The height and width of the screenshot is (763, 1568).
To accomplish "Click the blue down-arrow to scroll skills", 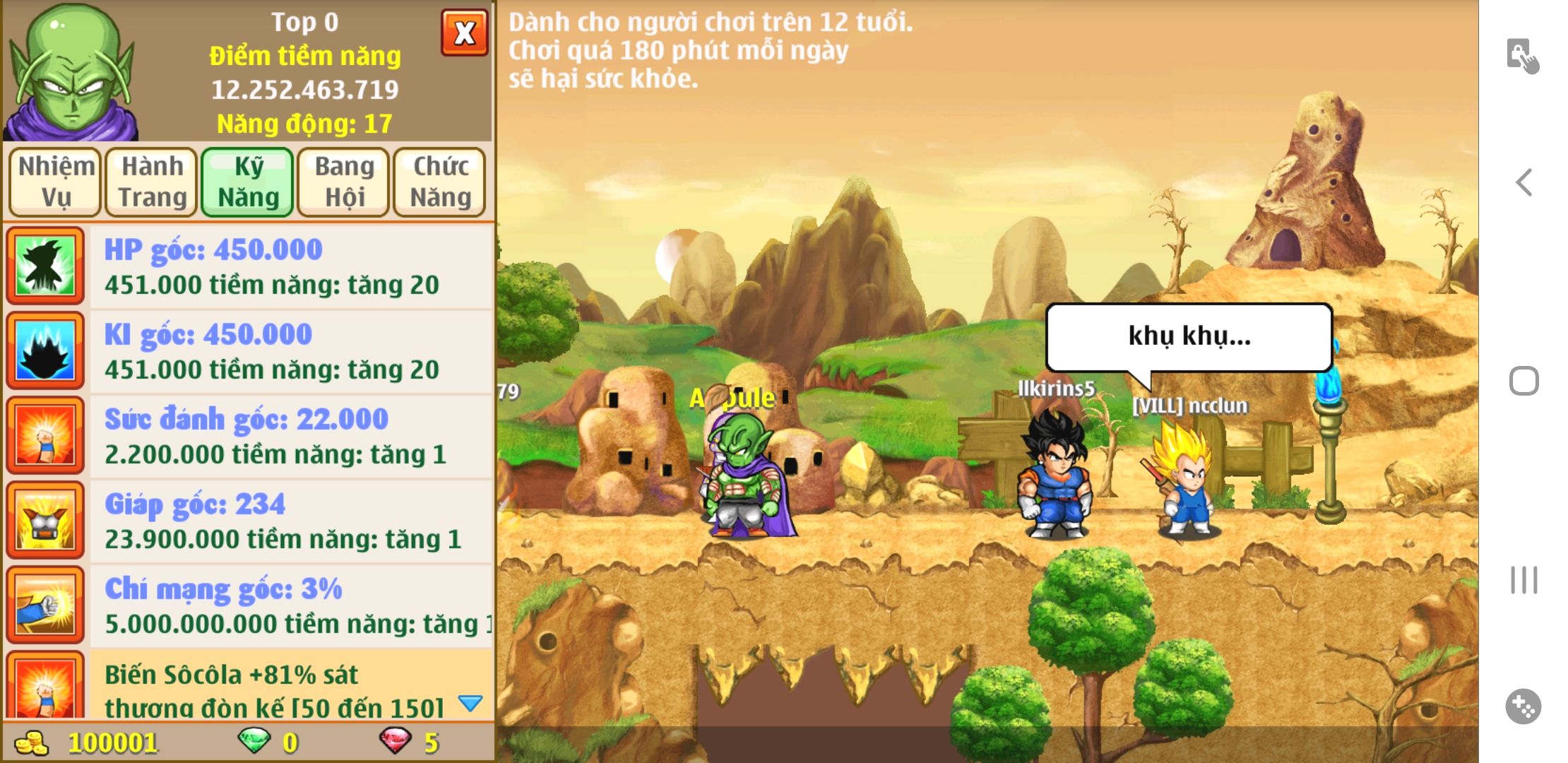I will click(x=470, y=703).
